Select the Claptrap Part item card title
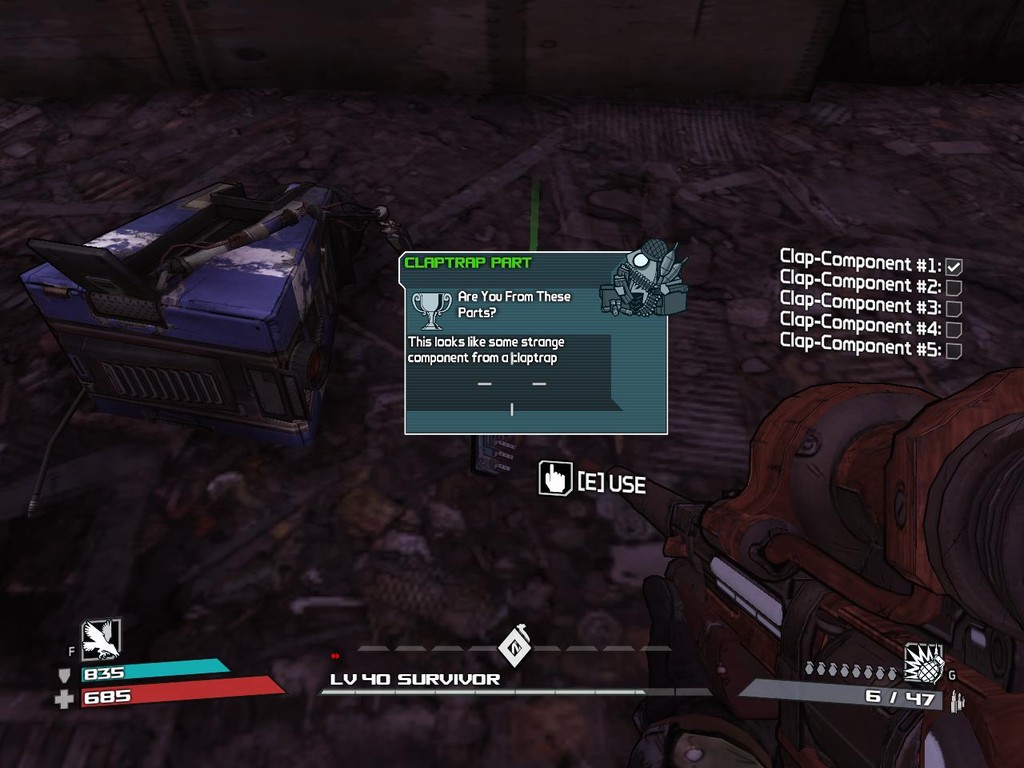Image resolution: width=1024 pixels, height=768 pixels. tap(467, 263)
